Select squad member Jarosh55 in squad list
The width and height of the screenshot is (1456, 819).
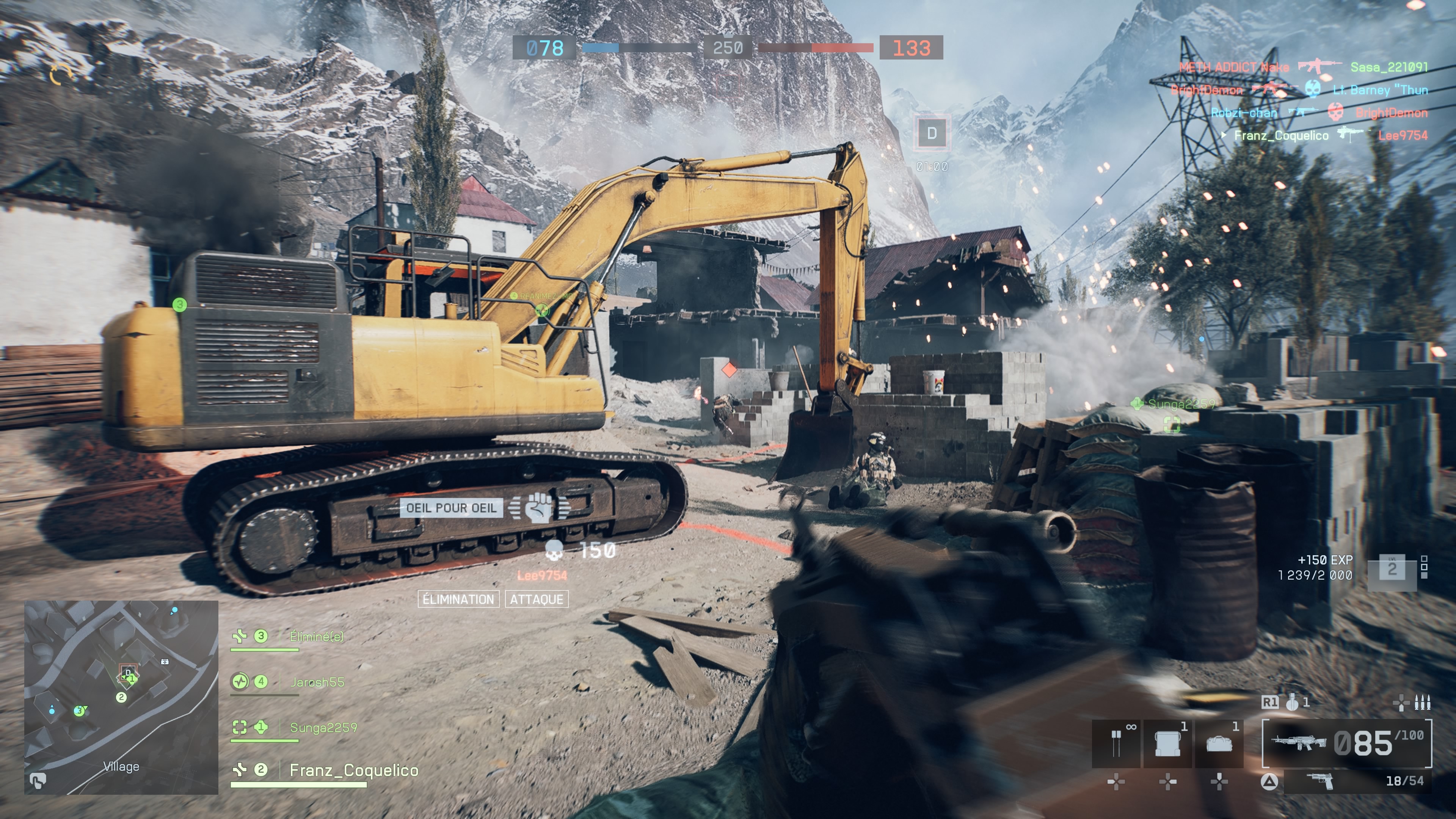(317, 682)
